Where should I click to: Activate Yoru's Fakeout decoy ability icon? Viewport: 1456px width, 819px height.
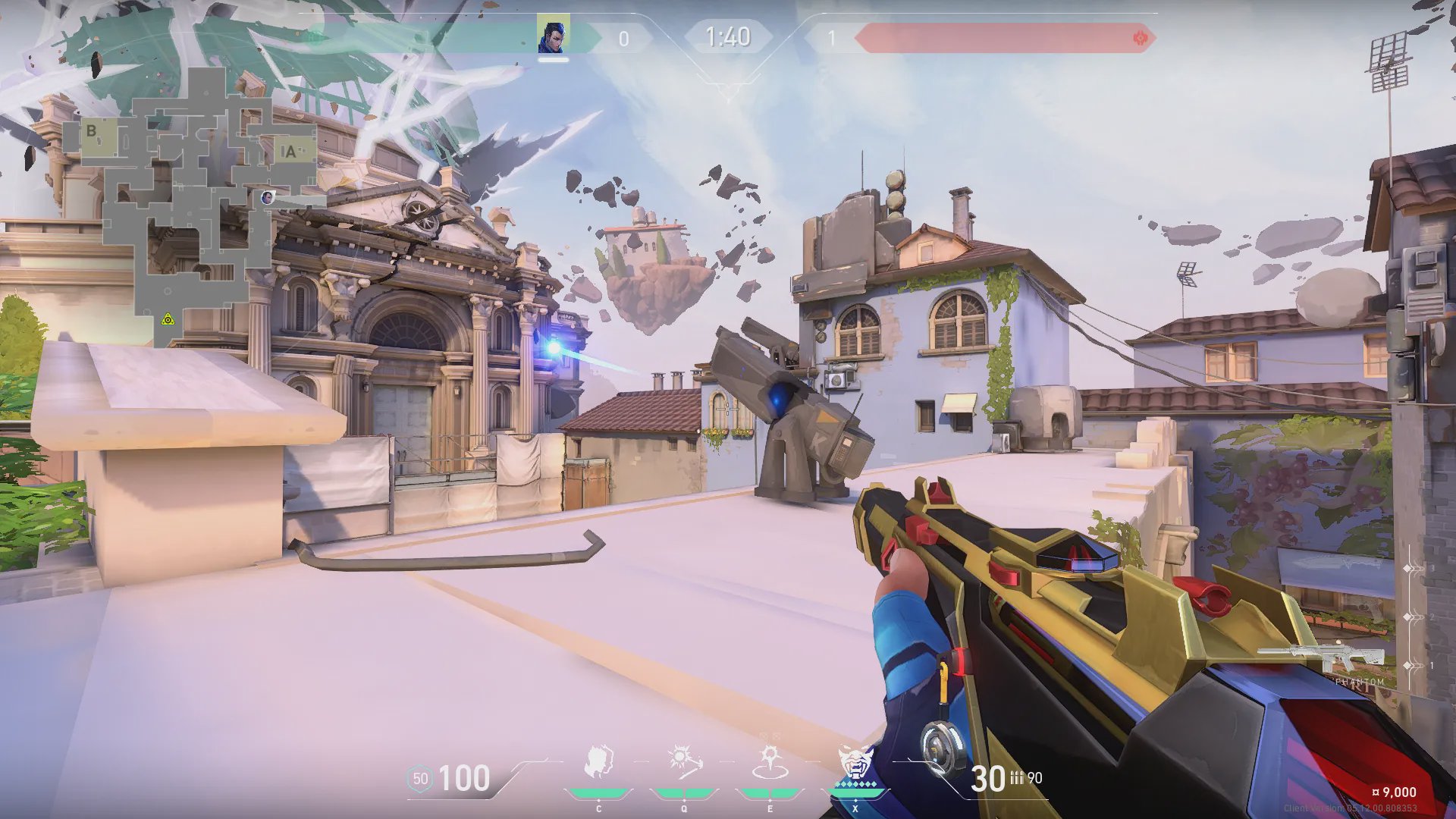pyautogui.click(x=598, y=762)
